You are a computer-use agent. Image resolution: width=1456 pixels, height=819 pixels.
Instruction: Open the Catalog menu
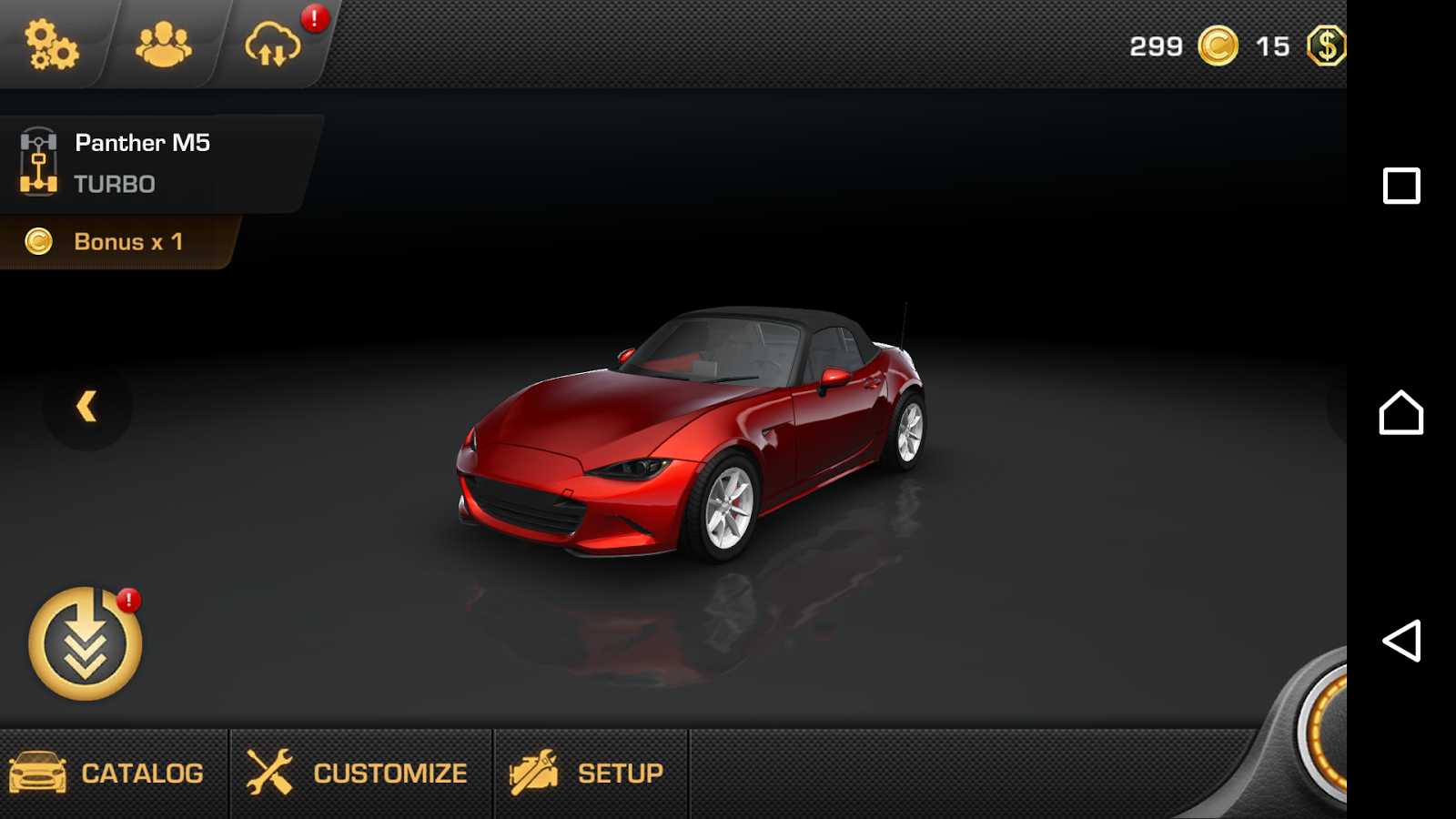142,773
